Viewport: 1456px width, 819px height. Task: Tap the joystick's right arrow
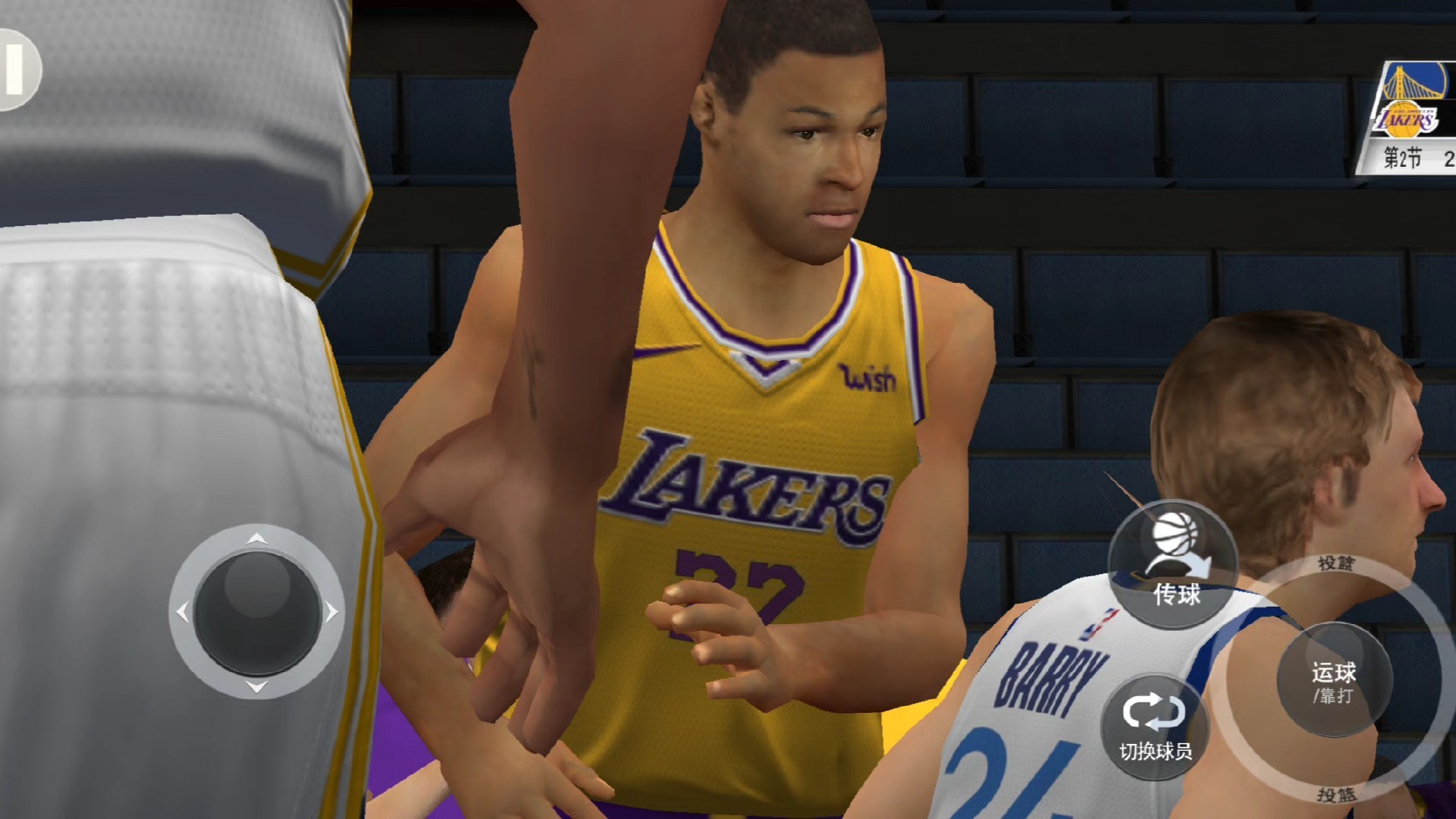331,612
